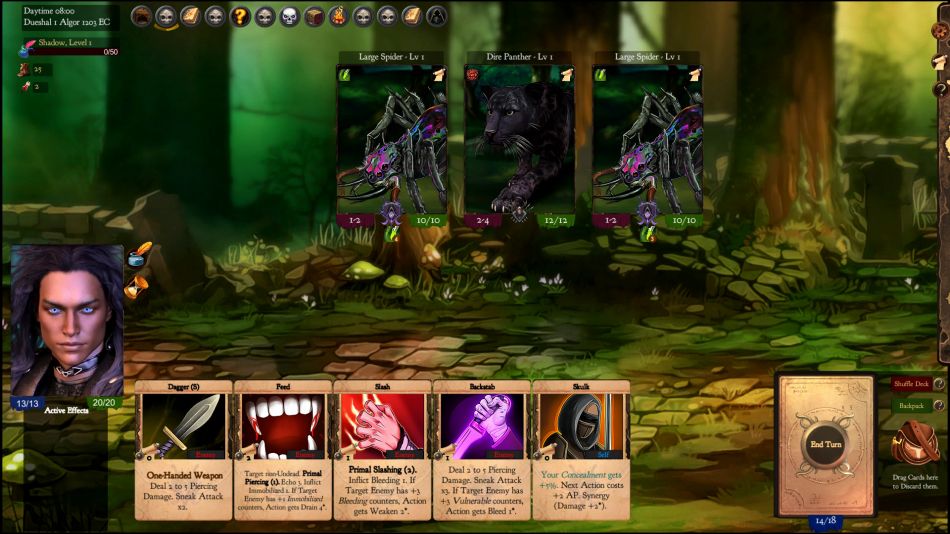Select the campfire icon in top bar

[x=338, y=16]
